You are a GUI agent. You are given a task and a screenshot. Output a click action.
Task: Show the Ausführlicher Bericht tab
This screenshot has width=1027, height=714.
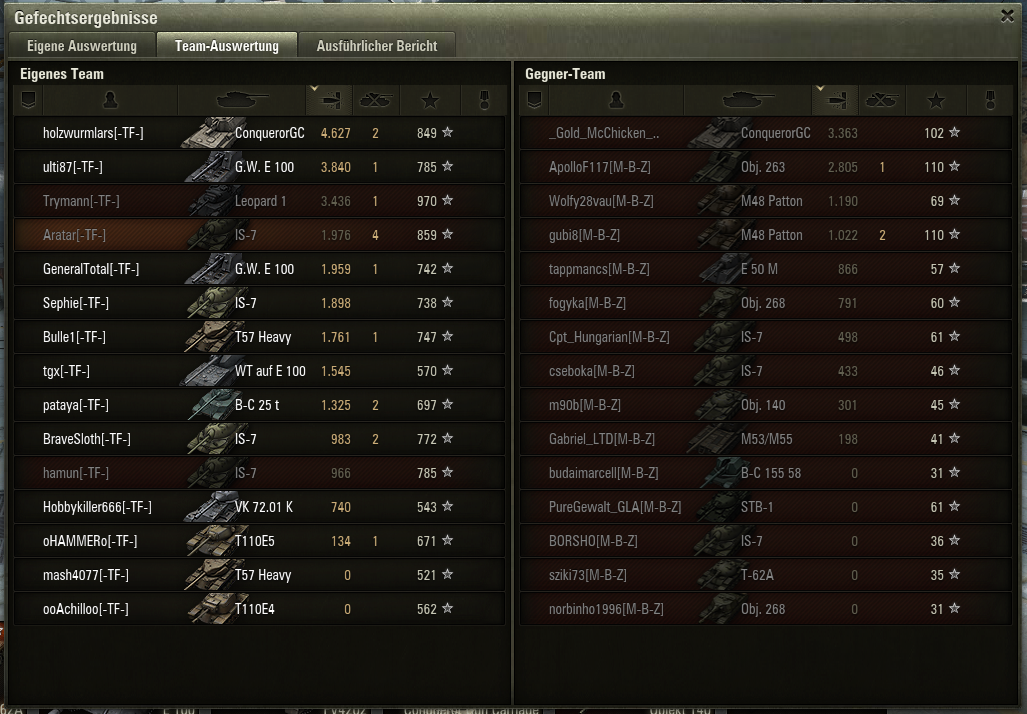[x=376, y=46]
